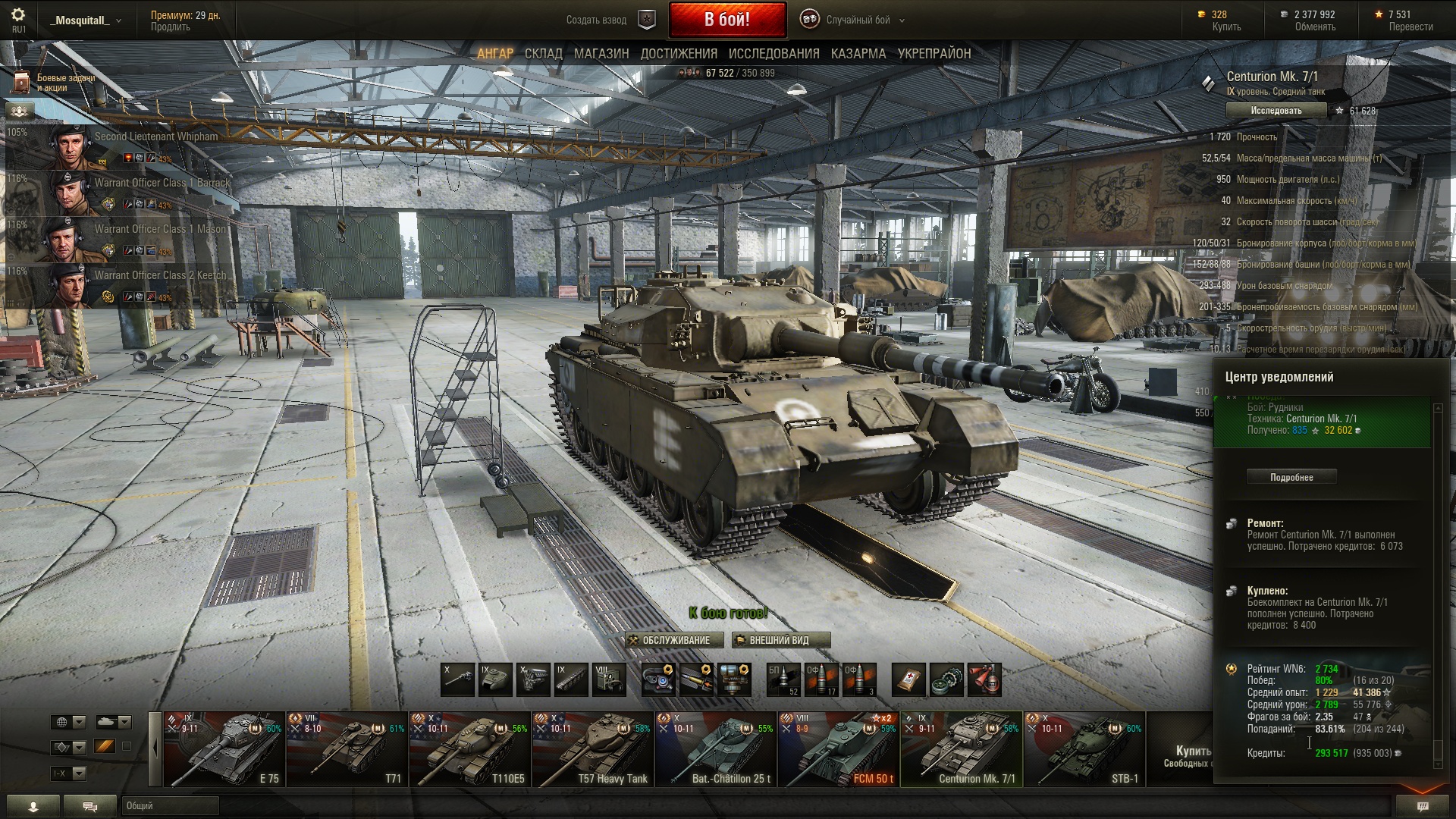Click the Общий chat channel field
This screenshot has width=1456, height=819.
pyautogui.click(x=170, y=805)
